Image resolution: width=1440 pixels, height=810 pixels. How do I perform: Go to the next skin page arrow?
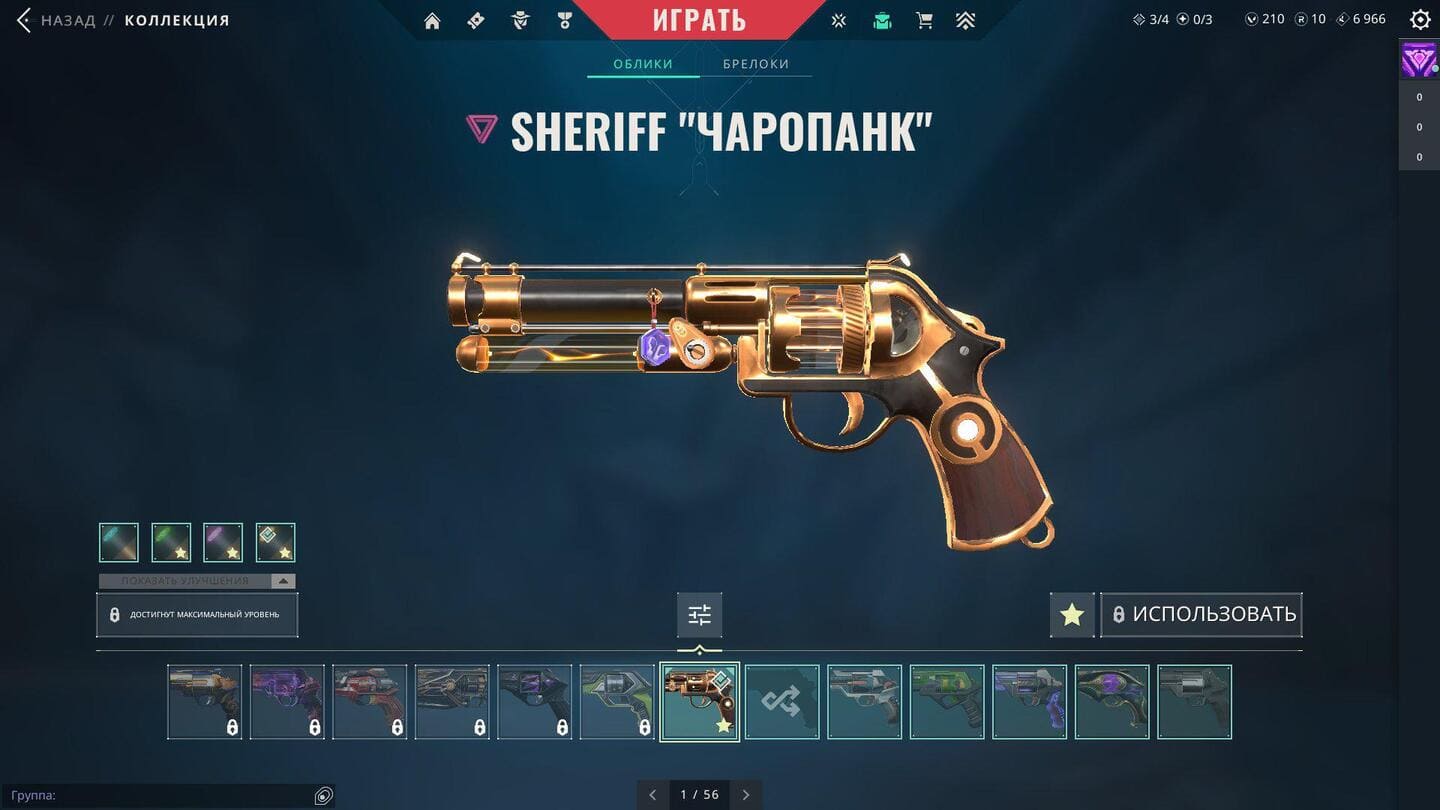(x=746, y=795)
